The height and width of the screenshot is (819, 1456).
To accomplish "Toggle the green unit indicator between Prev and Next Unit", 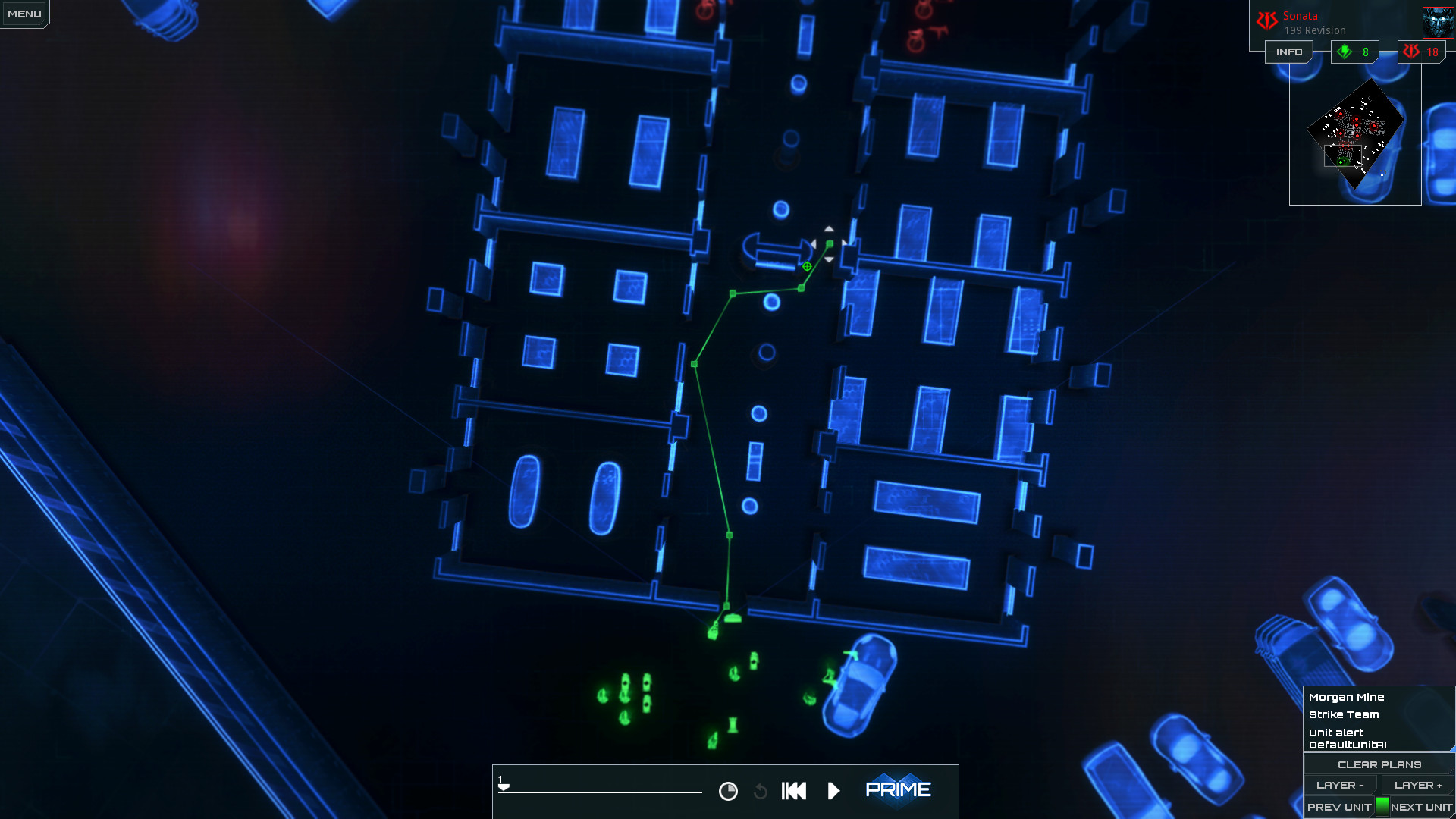I will [x=1382, y=807].
